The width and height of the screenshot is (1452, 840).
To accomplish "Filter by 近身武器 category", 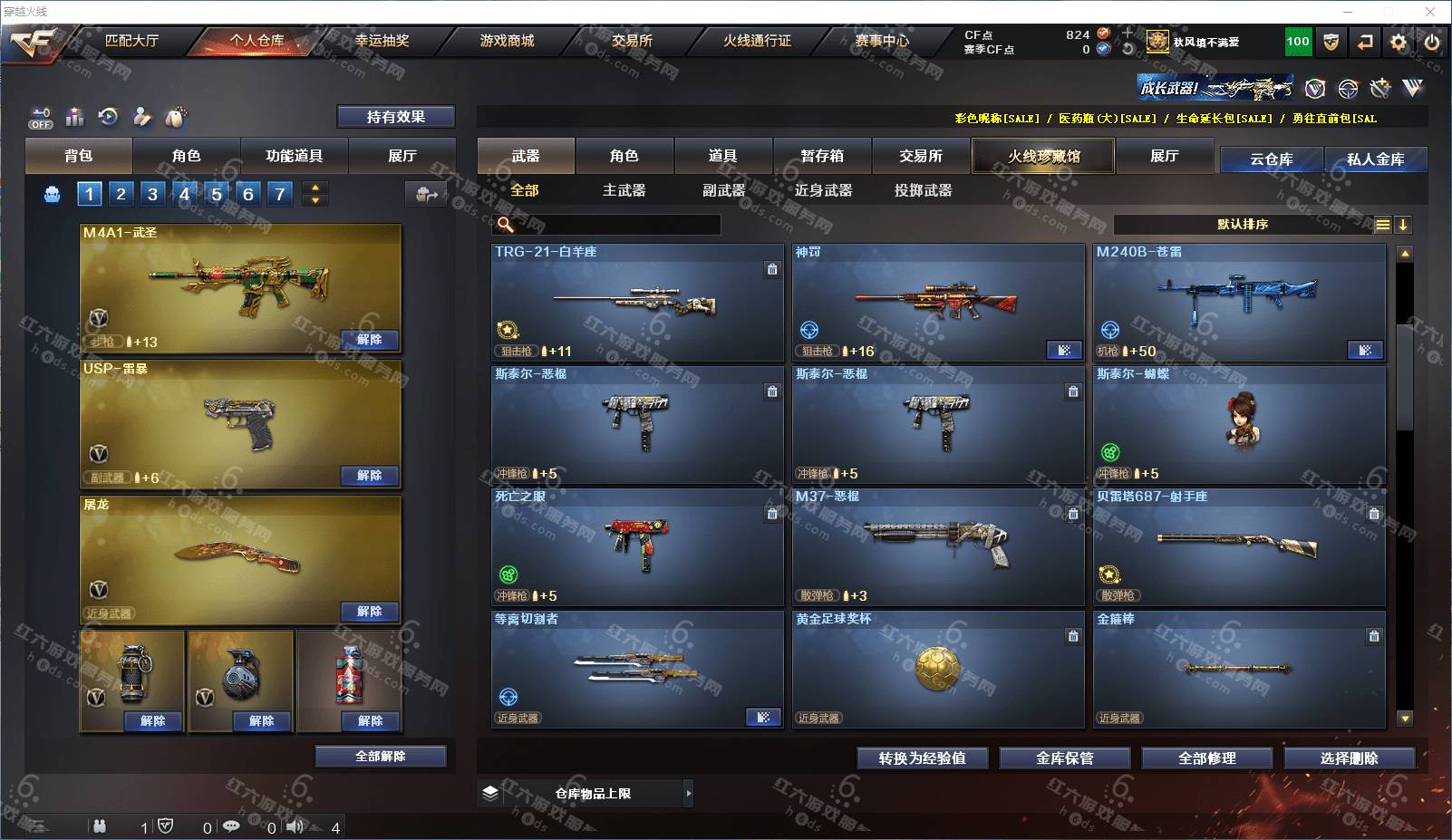I will [x=823, y=190].
